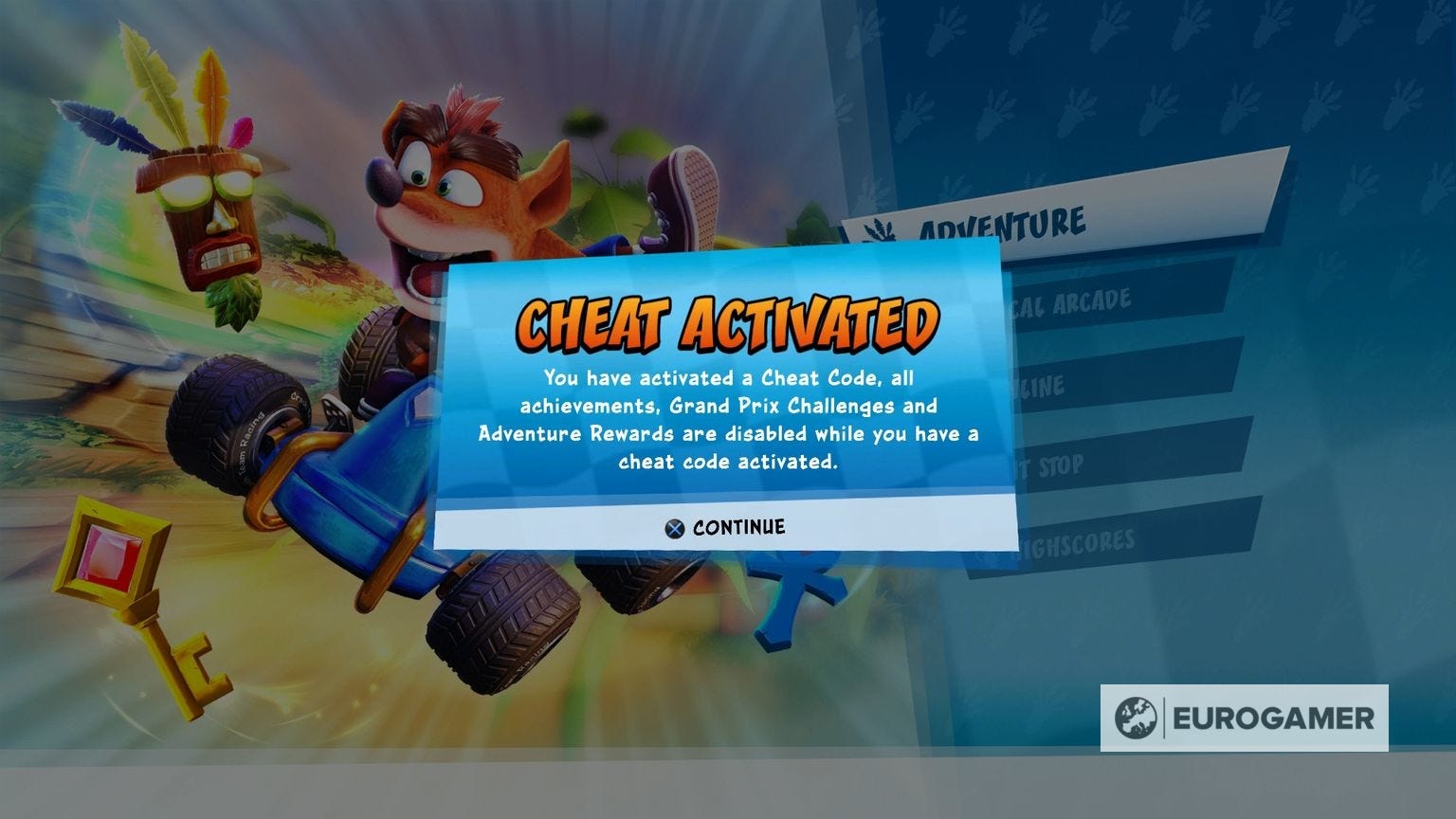The image size is (1456, 819).
Task: Open the Pit Stop store
Action: pyautogui.click(x=1052, y=465)
